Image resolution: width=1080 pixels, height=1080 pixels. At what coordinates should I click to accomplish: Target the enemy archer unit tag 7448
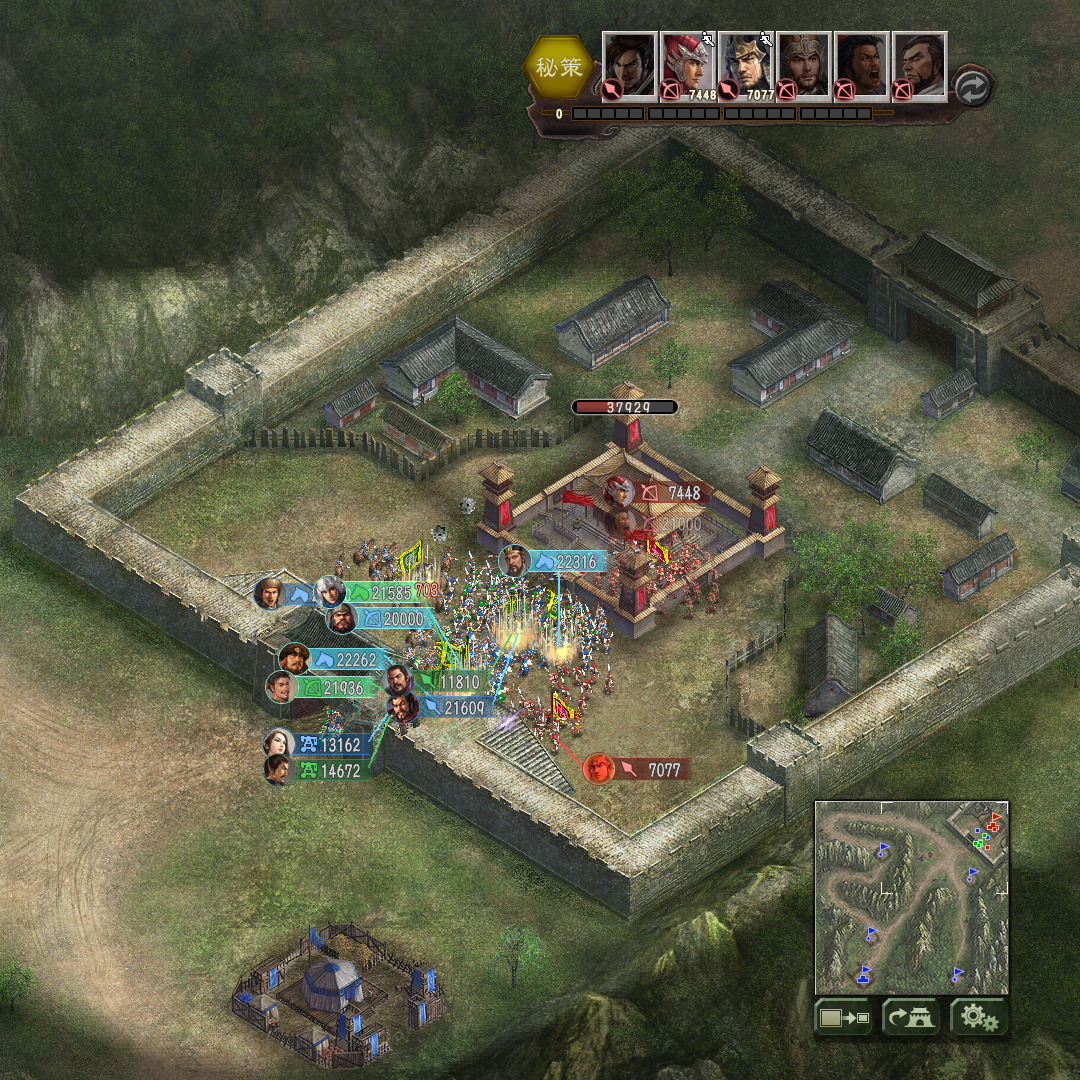point(673,493)
